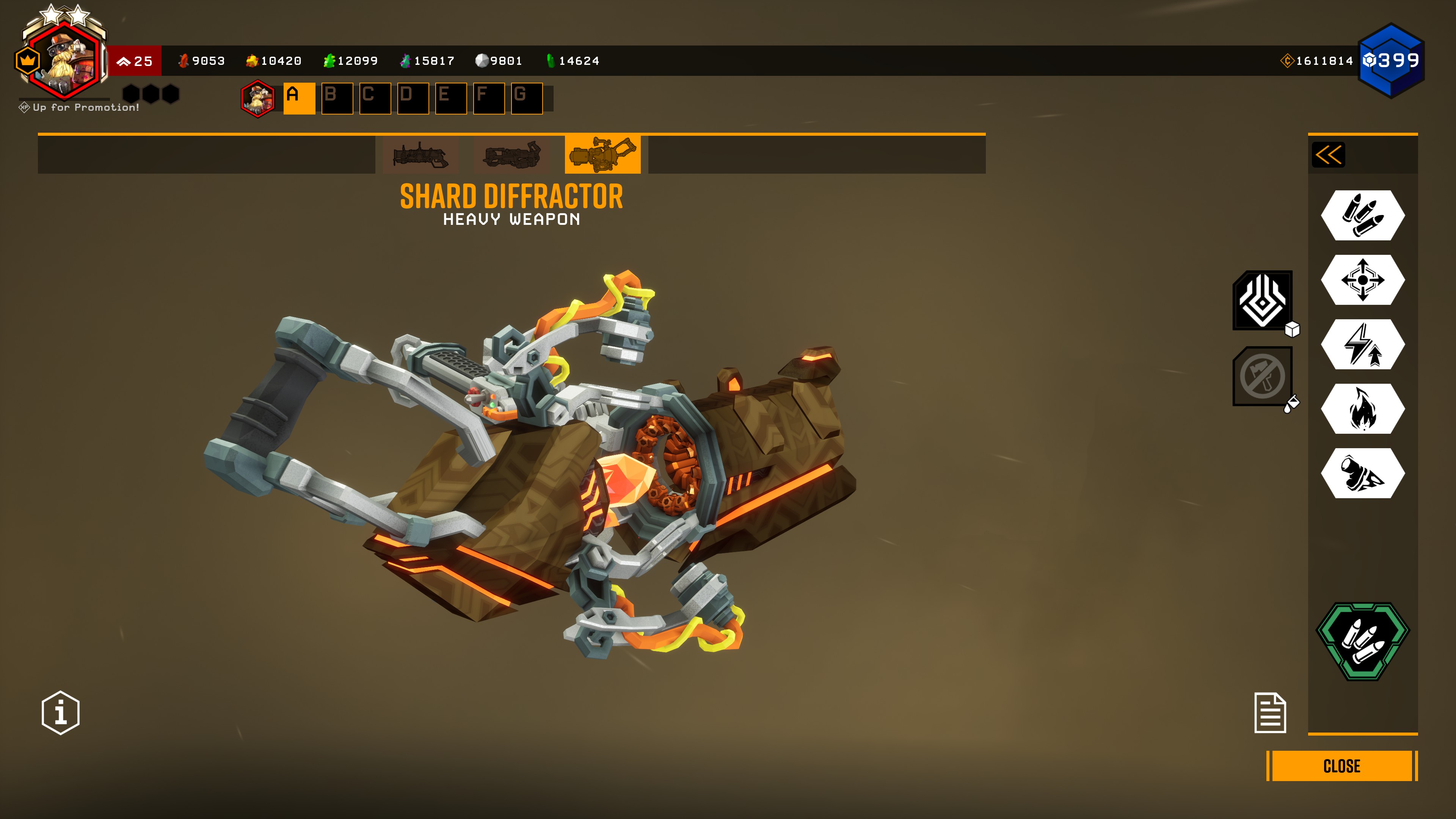Viewport: 1456px width, 819px height.
Task: Open the lightning bolt upgrade tier
Action: pos(1363,344)
